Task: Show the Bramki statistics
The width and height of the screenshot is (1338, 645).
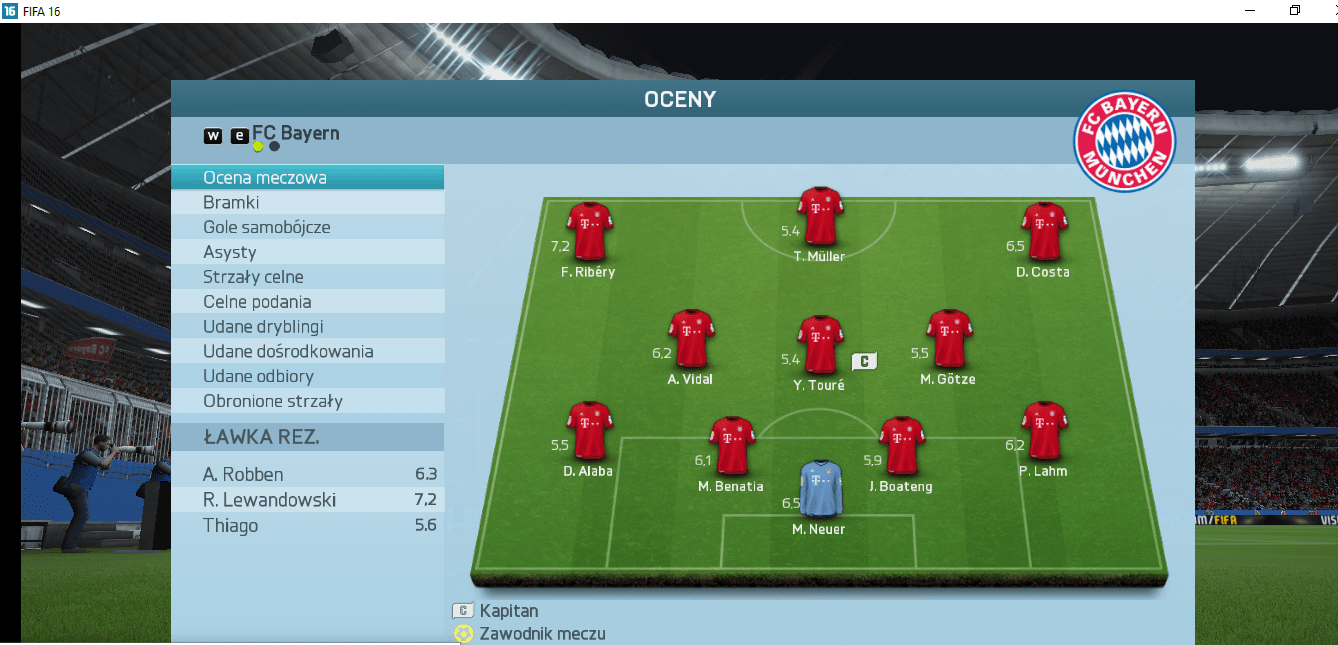Action: pyautogui.click(x=307, y=203)
